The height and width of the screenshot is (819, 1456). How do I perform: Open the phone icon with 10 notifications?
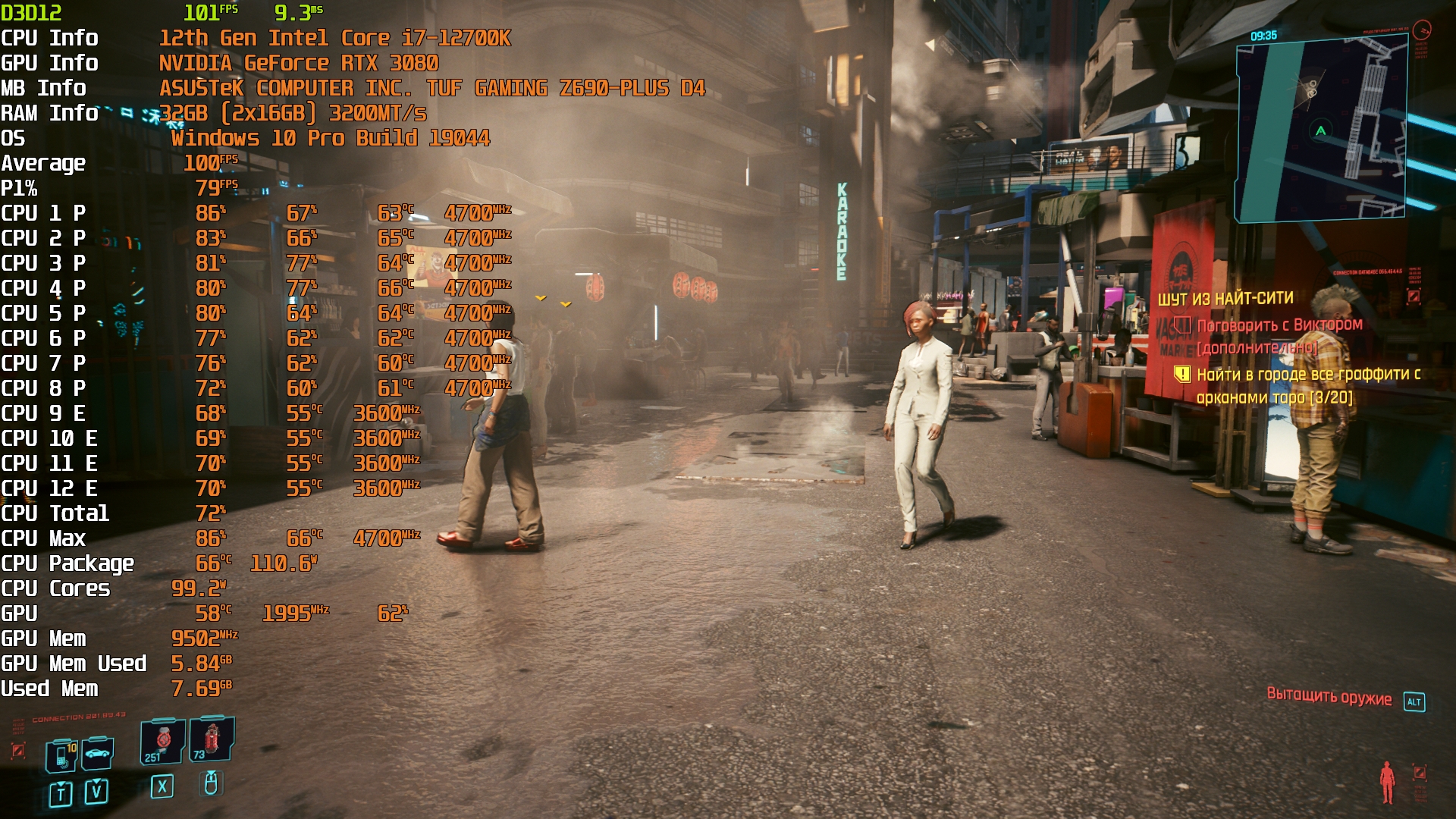[62, 755]
